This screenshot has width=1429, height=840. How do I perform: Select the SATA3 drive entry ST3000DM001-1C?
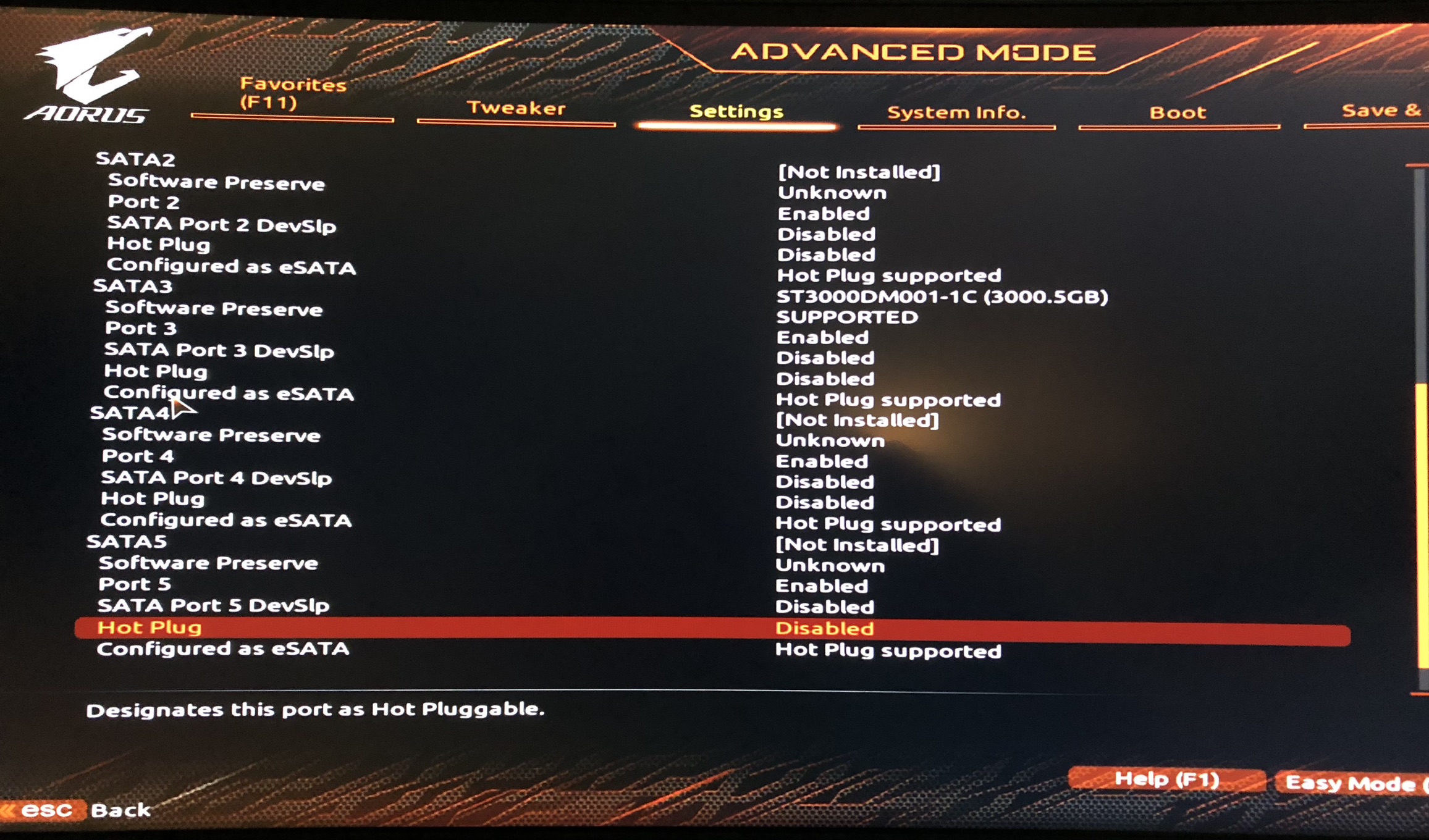(x=943, y=296)
